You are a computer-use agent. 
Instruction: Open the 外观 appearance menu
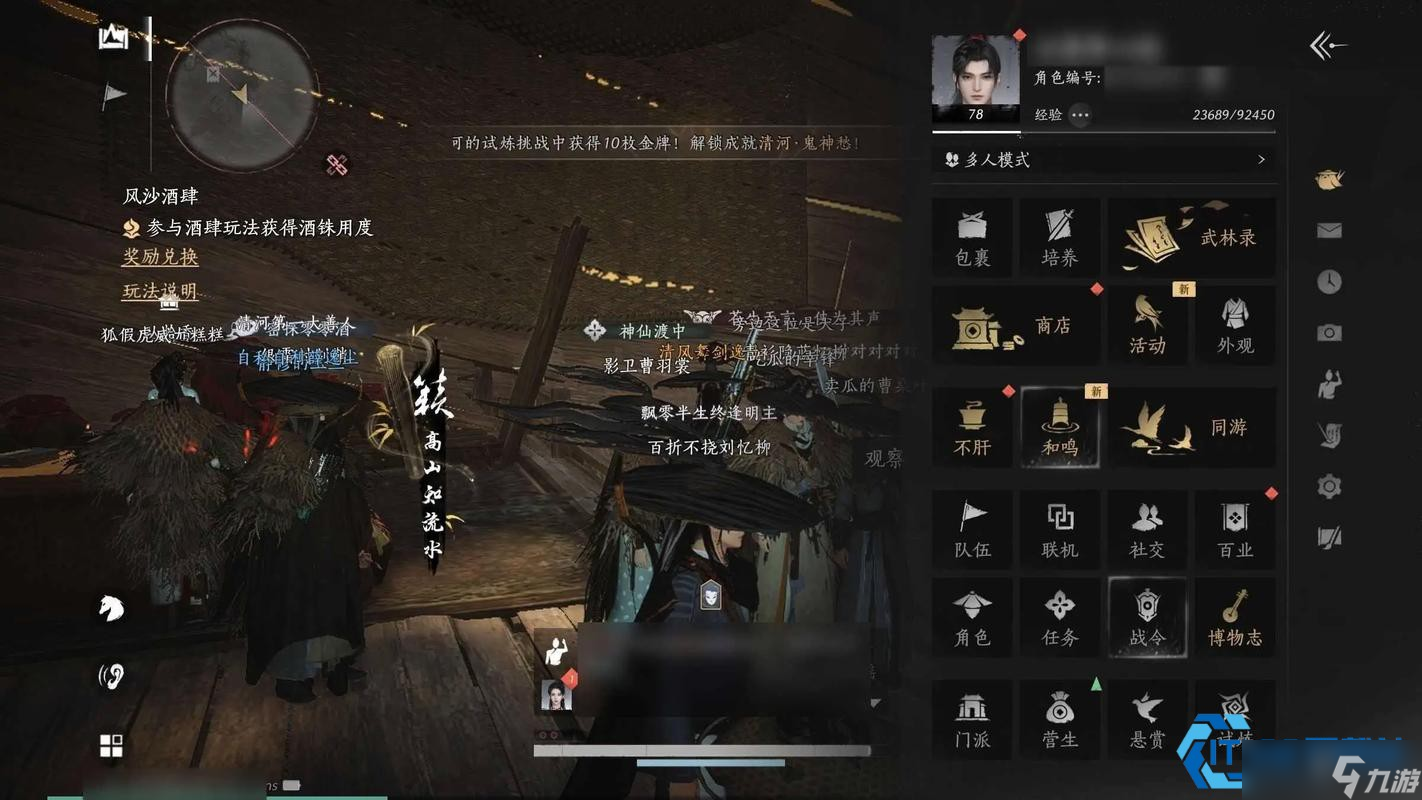tap(1235, 326)
